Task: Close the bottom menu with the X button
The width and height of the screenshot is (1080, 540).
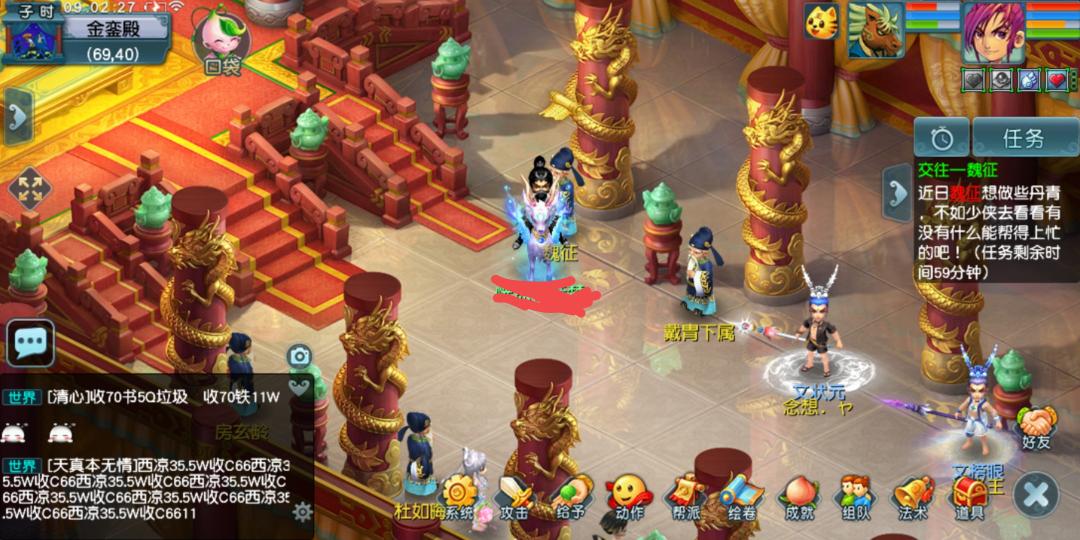Action: 1036,494
